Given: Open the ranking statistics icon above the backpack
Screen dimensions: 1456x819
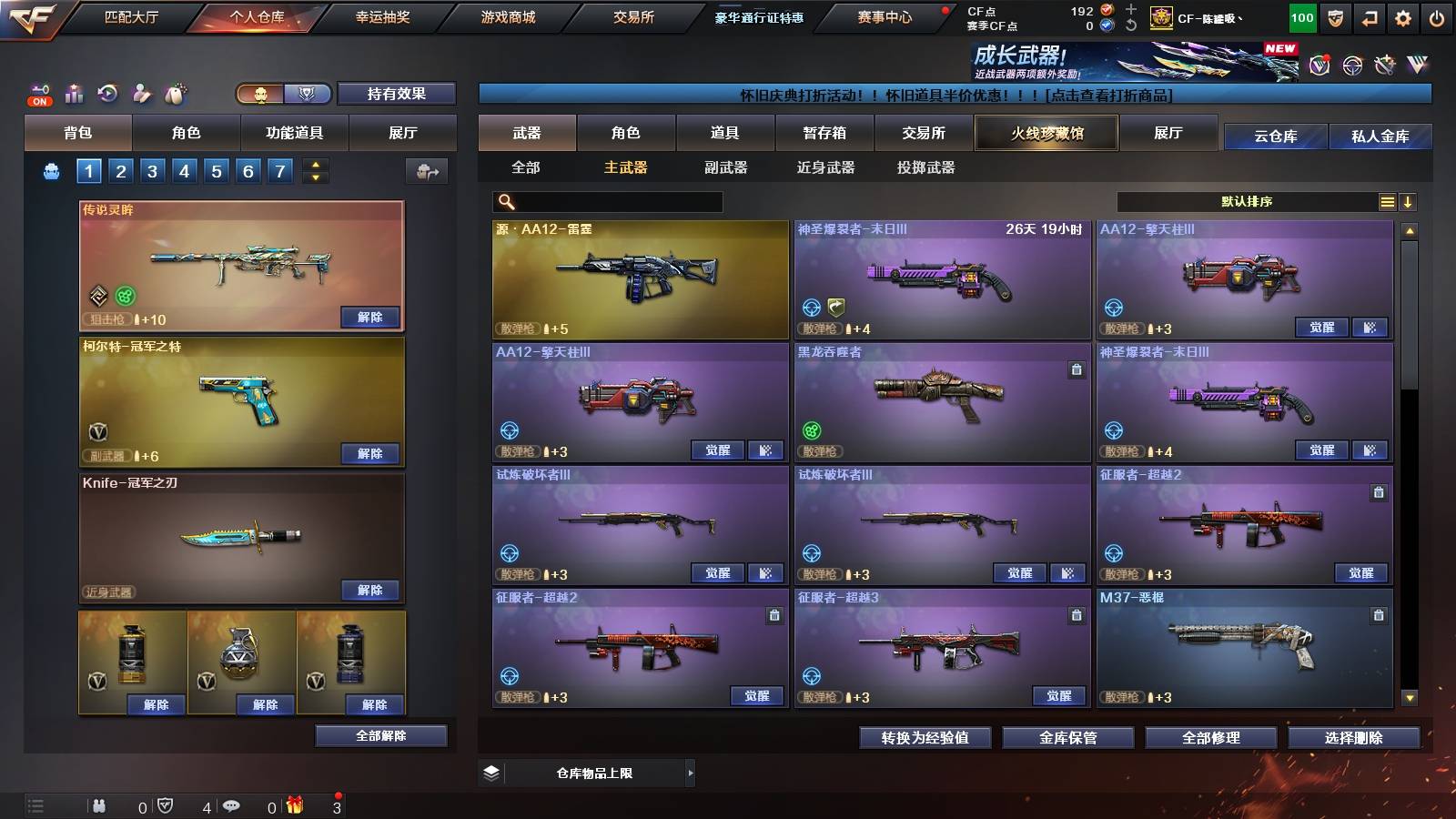Looking at the screenshot, I should tap(75, 91).
